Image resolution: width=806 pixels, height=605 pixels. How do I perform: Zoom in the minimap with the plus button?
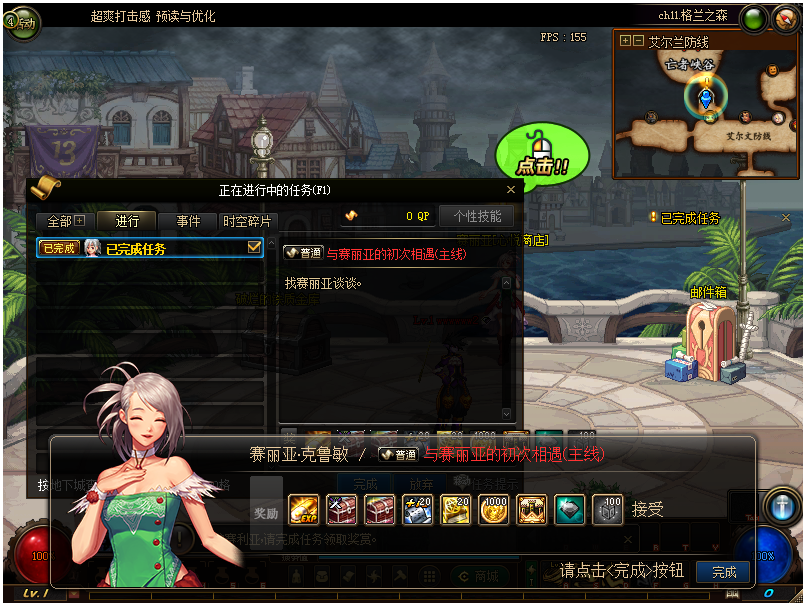[x=625, y=41]
